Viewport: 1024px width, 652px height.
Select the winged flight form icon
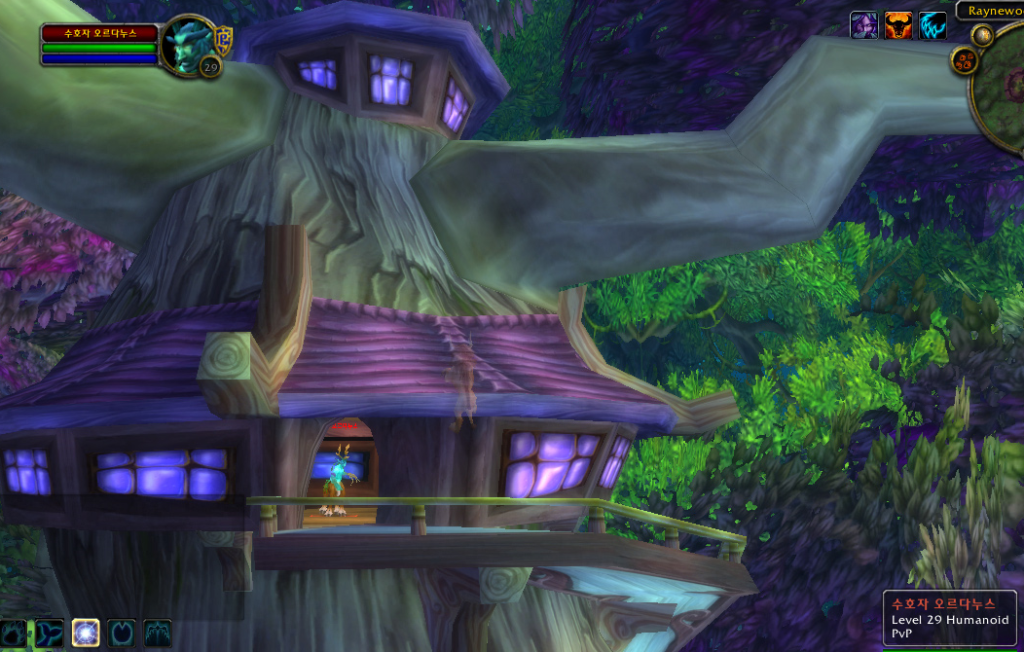(x=157, y=633)
